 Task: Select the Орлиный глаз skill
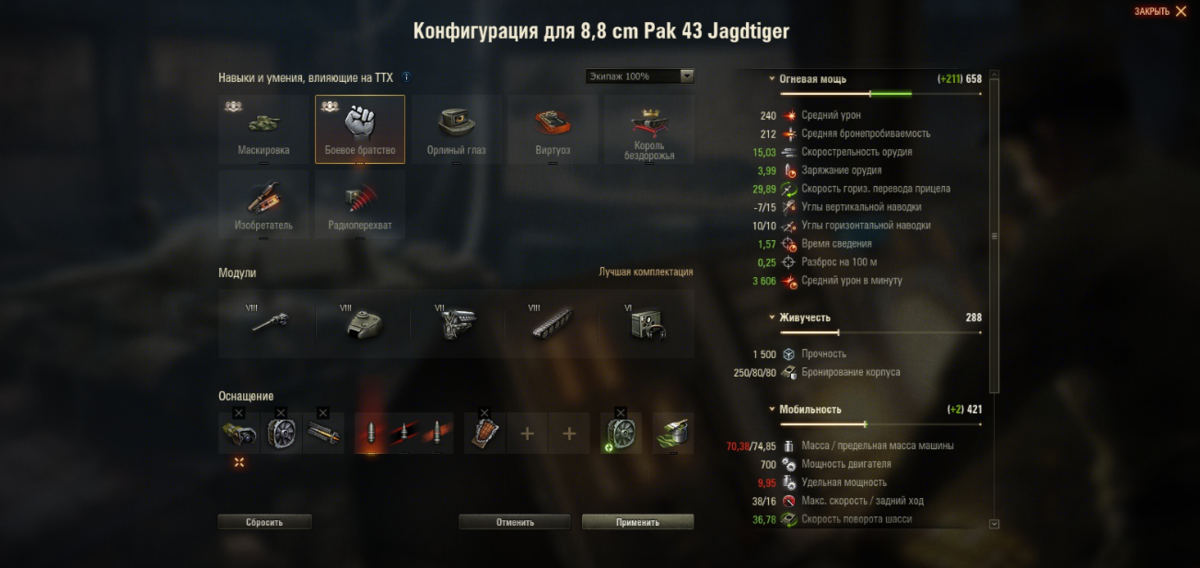pyautogui.click(x=457, y=128)
